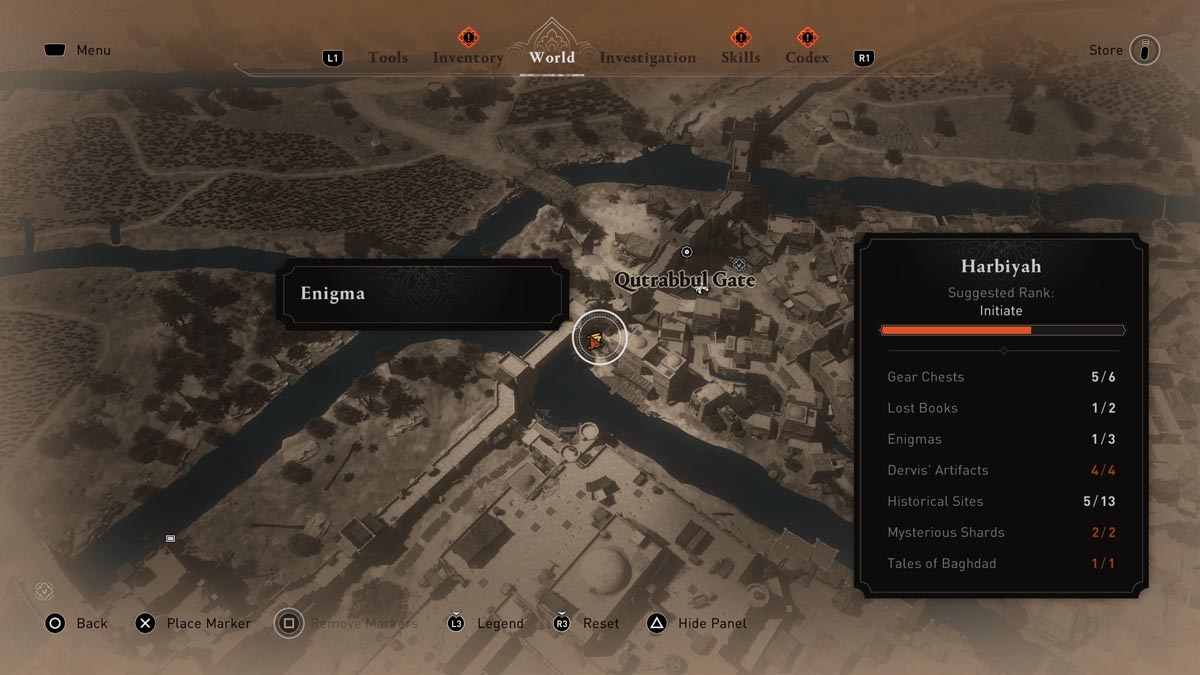1200x675 pixels.
Task: Select the Gear Chests row
Action: (x=1002, y=377)
